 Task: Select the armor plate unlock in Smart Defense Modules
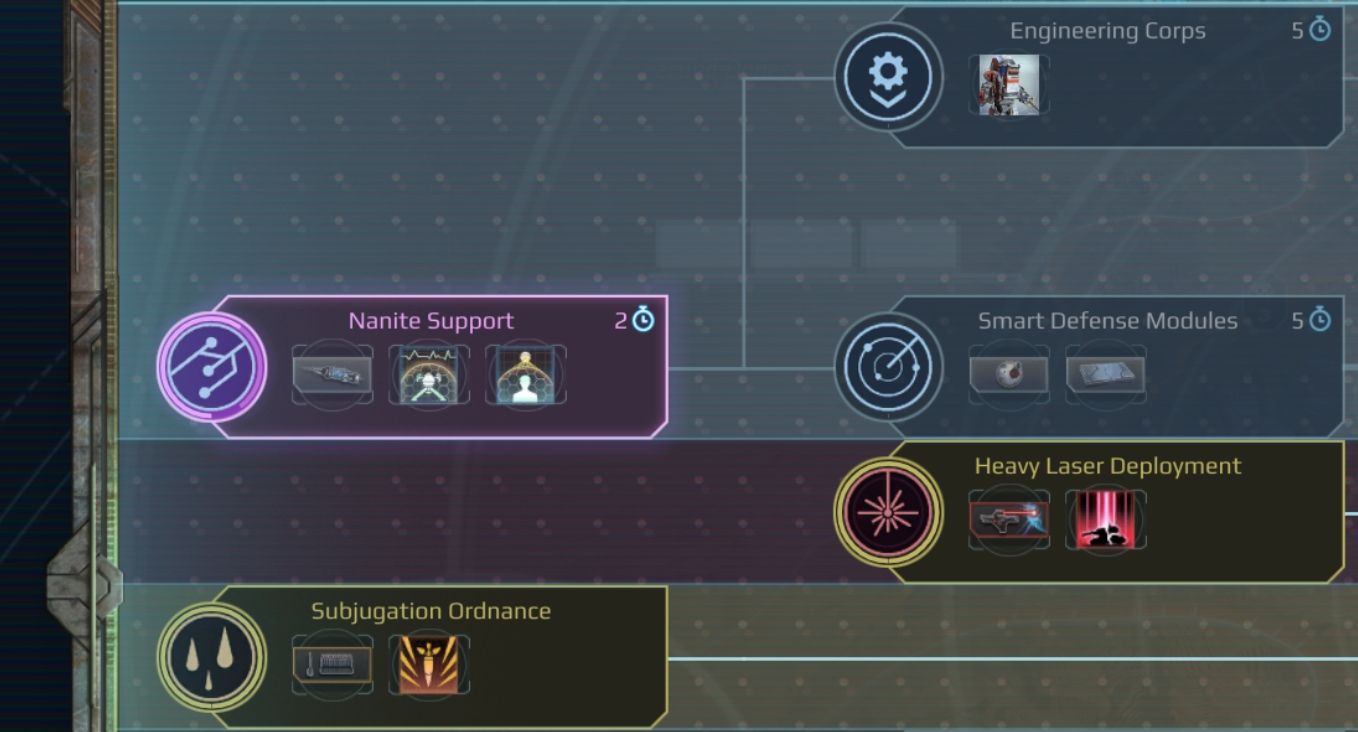[x=1105, y=375]
